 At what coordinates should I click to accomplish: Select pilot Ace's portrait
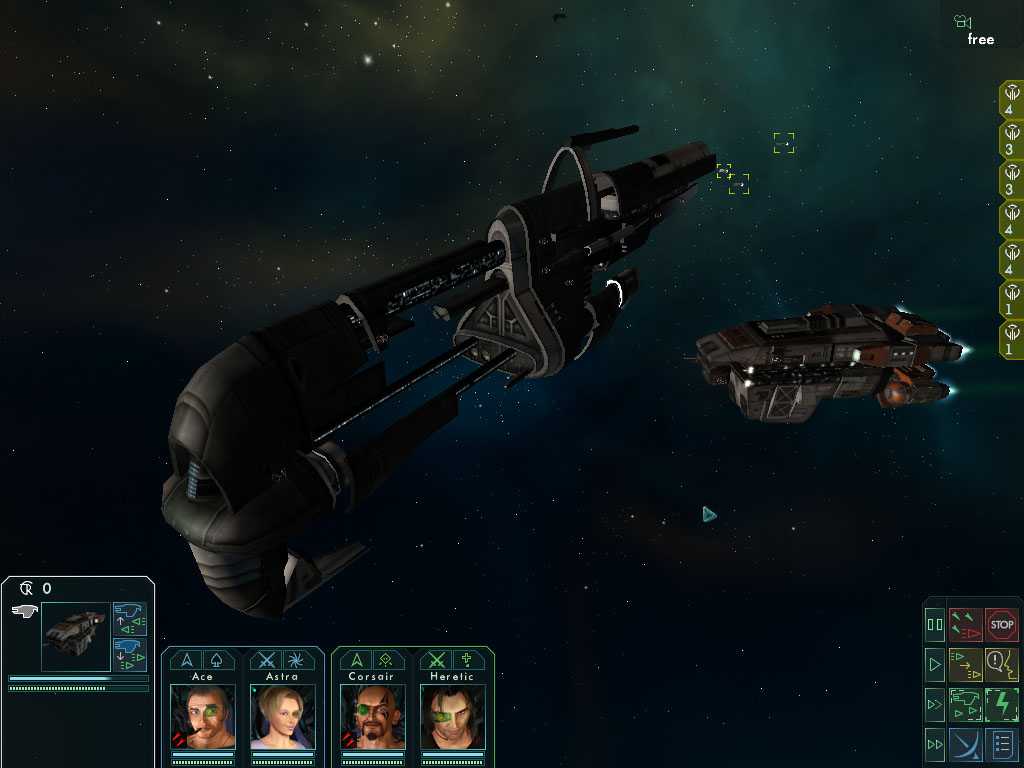pos(203,716)
